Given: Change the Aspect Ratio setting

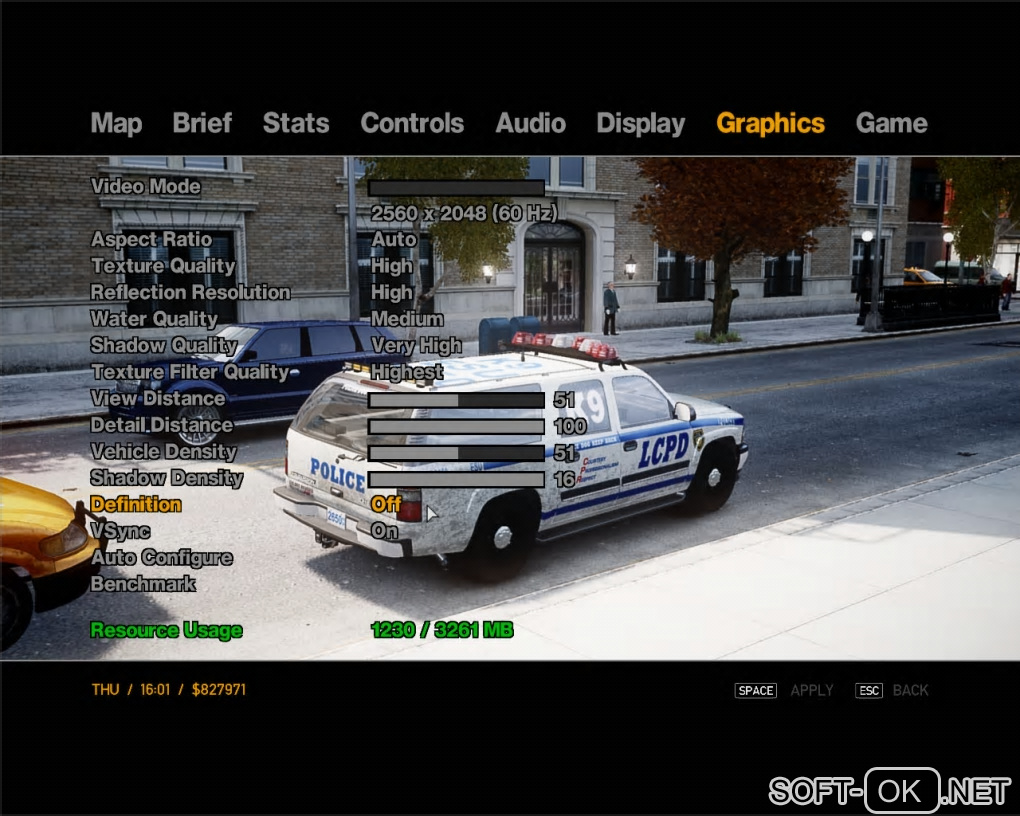Looking at the screenshot, I should [x=151, y=240].
